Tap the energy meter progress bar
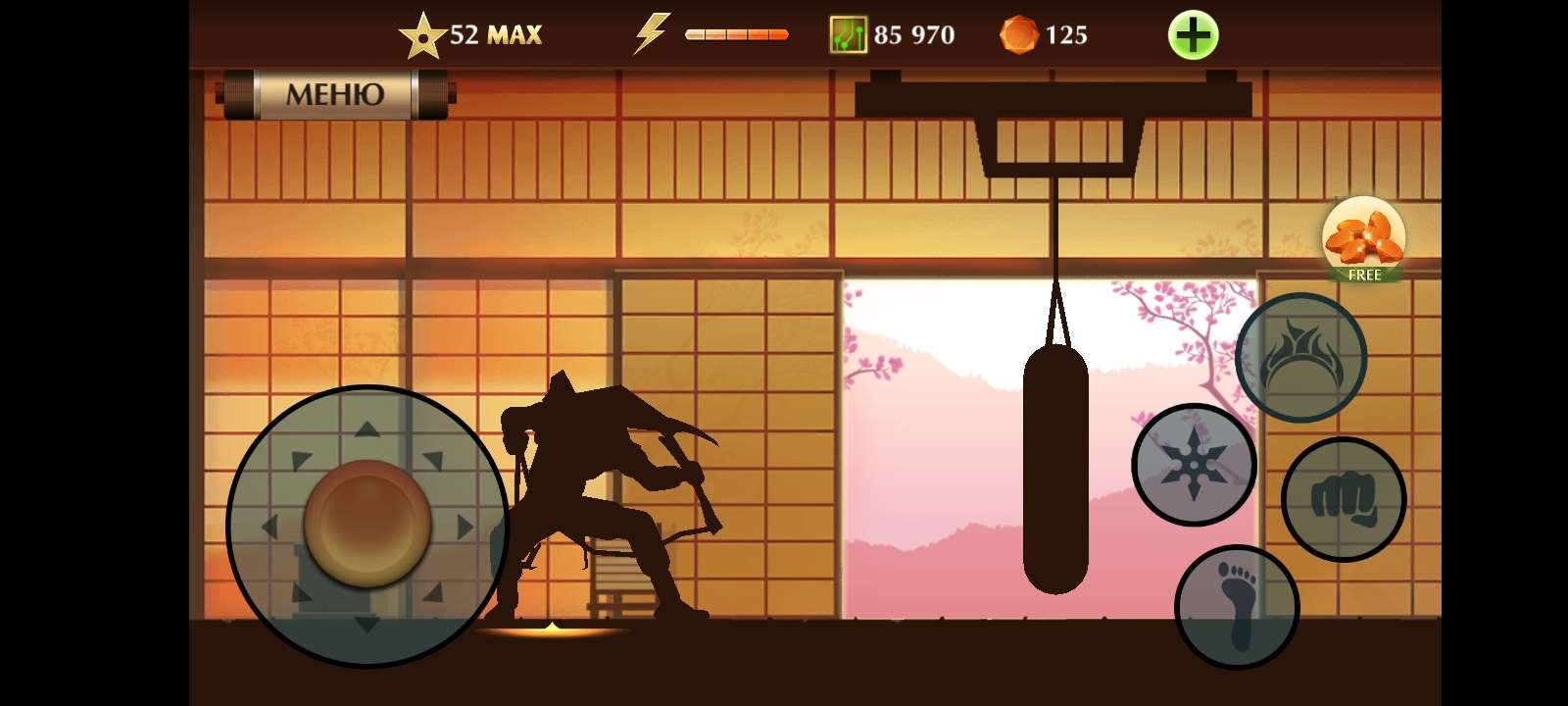The width and height of the screenshot is (1568, 706). 735,33
